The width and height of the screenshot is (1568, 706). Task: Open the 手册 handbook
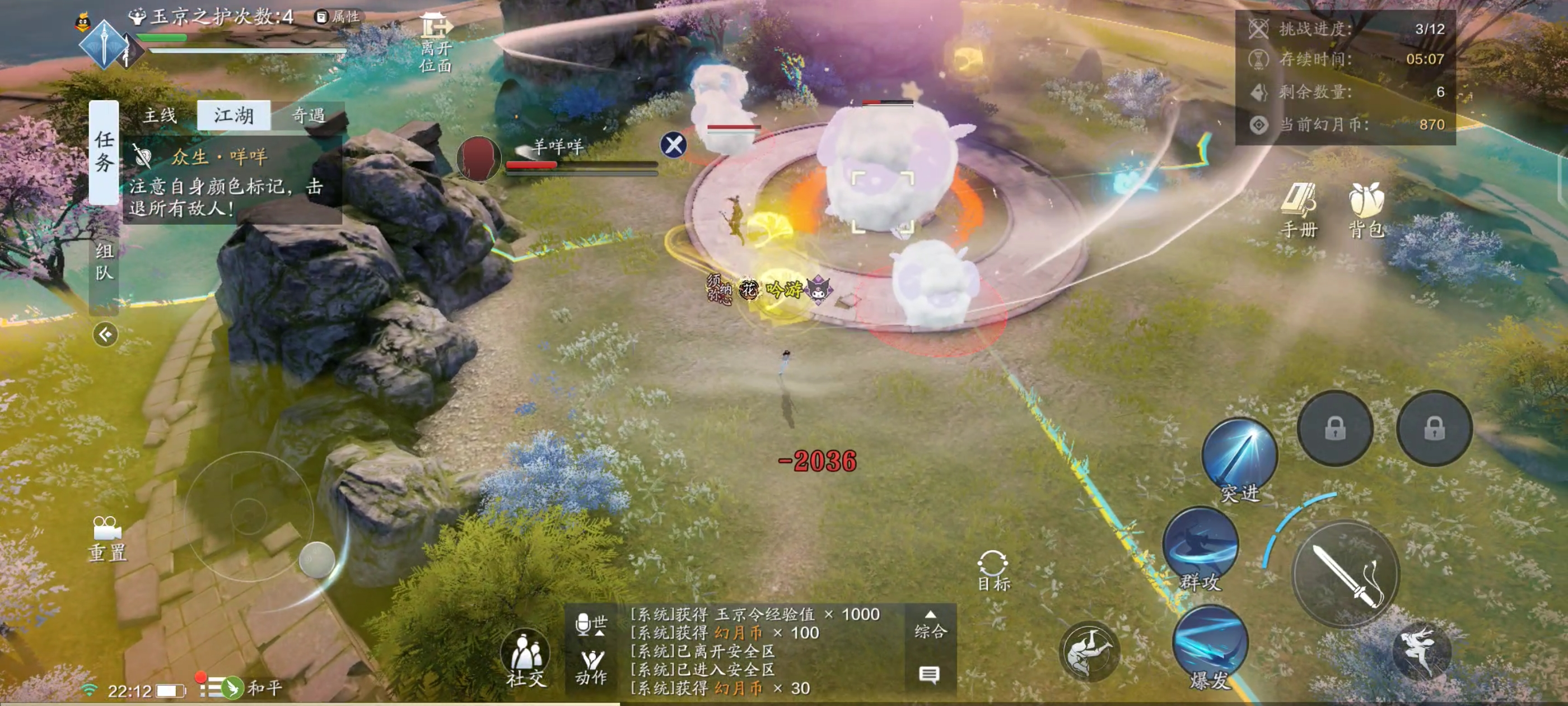(x=1298, y=210)
